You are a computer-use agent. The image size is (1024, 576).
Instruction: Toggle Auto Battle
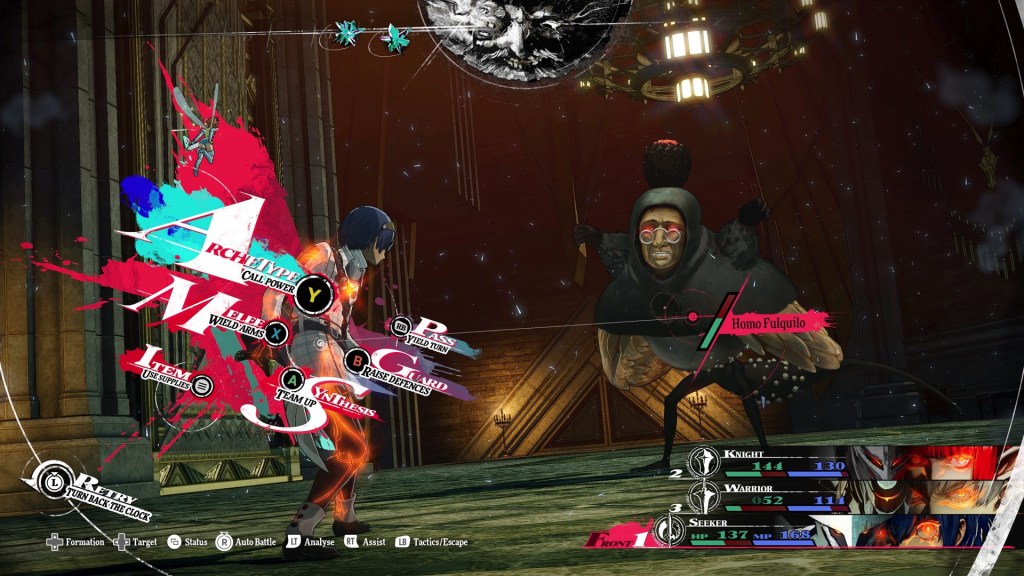coord(246,542)
